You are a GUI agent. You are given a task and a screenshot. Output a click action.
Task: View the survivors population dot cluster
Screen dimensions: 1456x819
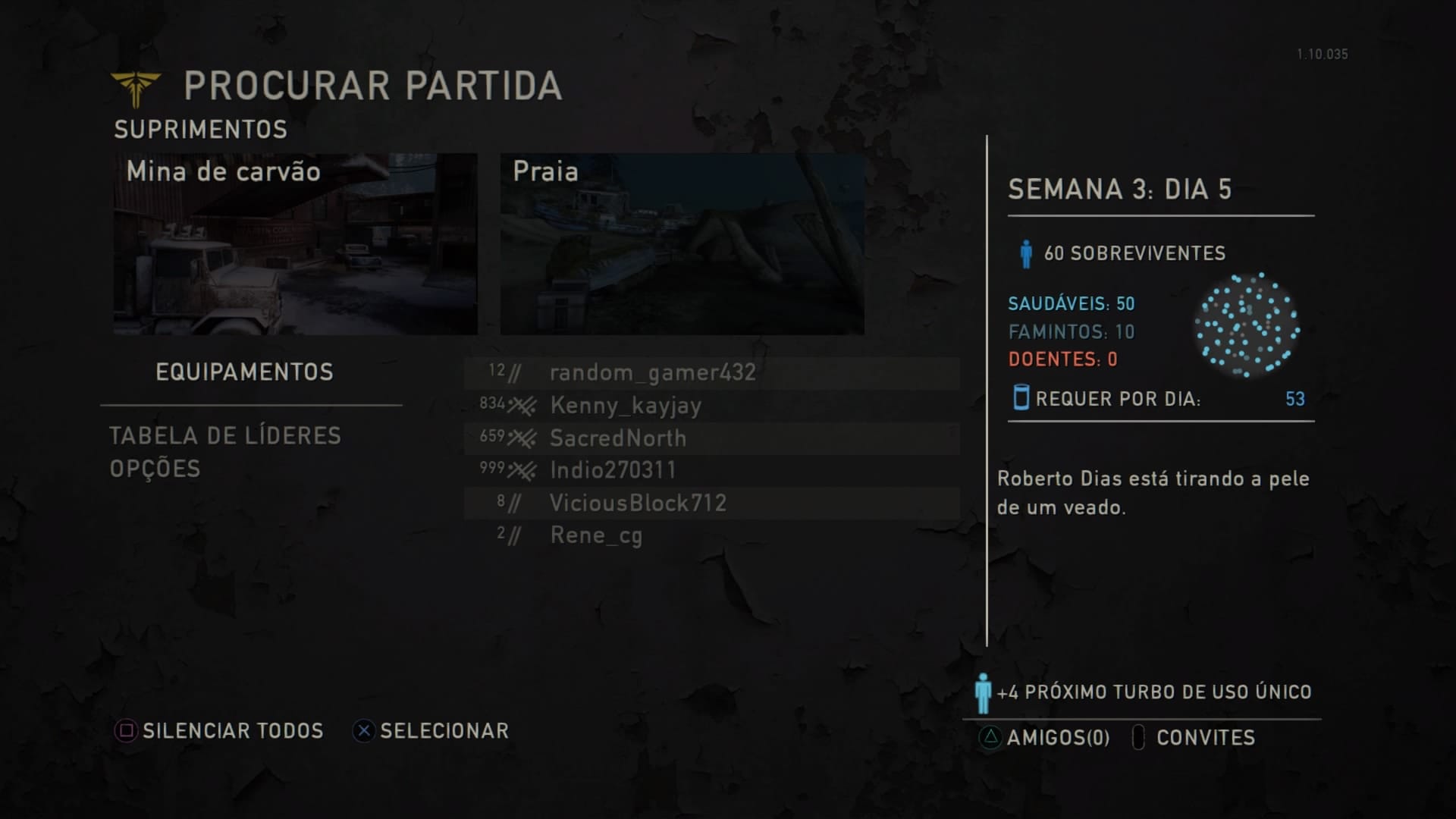(x=1247, y=326)
